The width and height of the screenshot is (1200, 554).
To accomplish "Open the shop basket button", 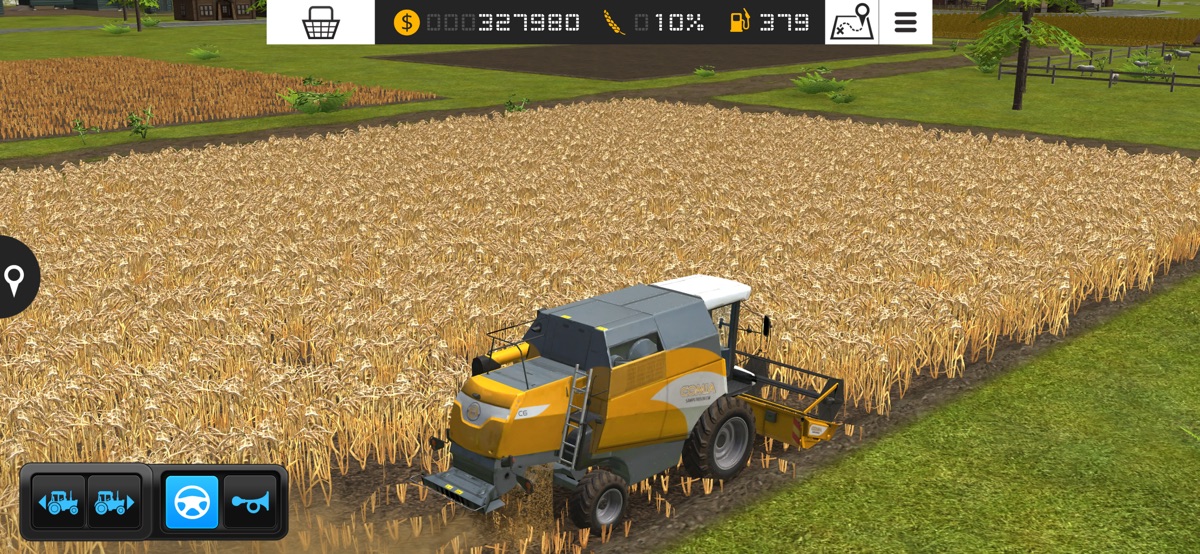I will pos(320,22).
